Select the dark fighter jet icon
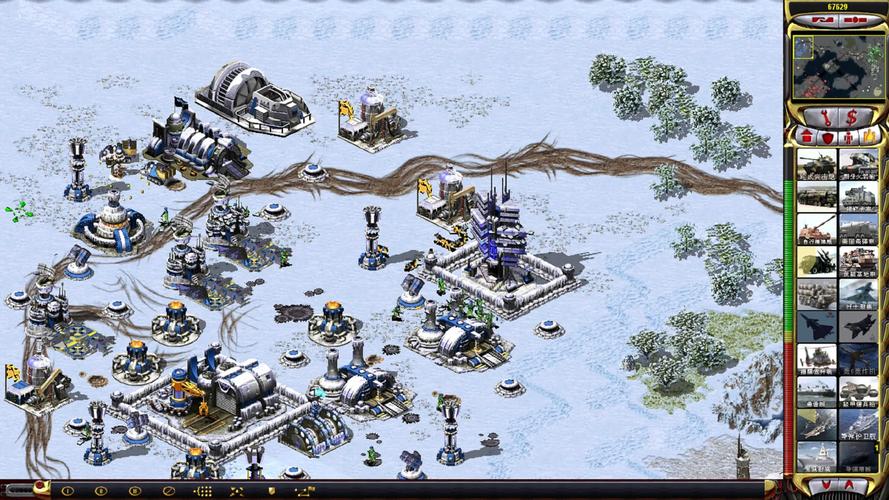The height and width of the screenshot is (500, 889). point(859,324)
